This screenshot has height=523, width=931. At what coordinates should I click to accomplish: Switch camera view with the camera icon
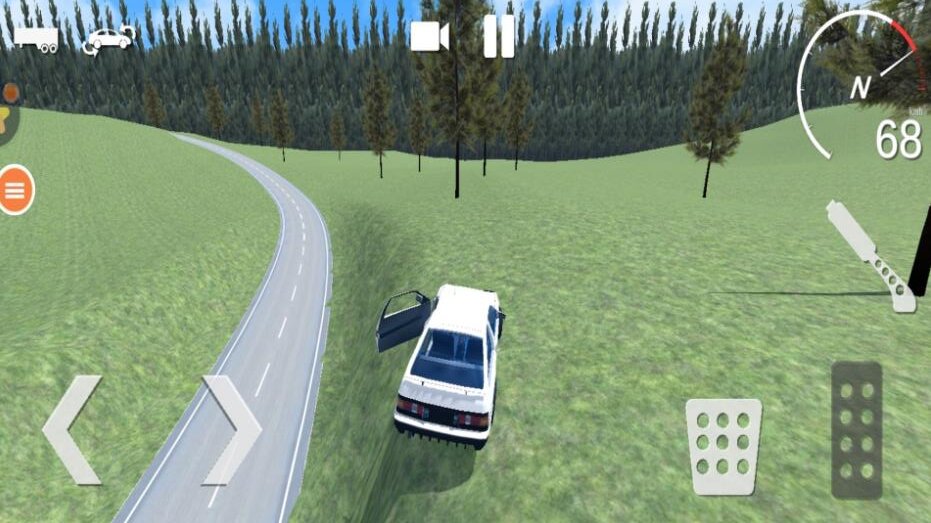pyautogui.click(x=430, y=37)
